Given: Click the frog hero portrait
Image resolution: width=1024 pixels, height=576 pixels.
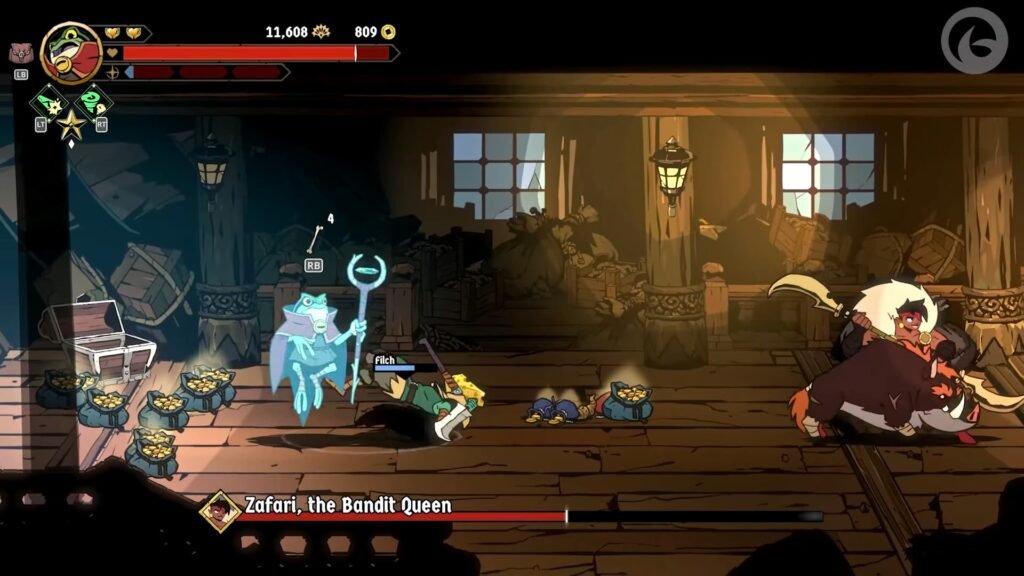Looking at the screenshot, I should coord(71,53).
